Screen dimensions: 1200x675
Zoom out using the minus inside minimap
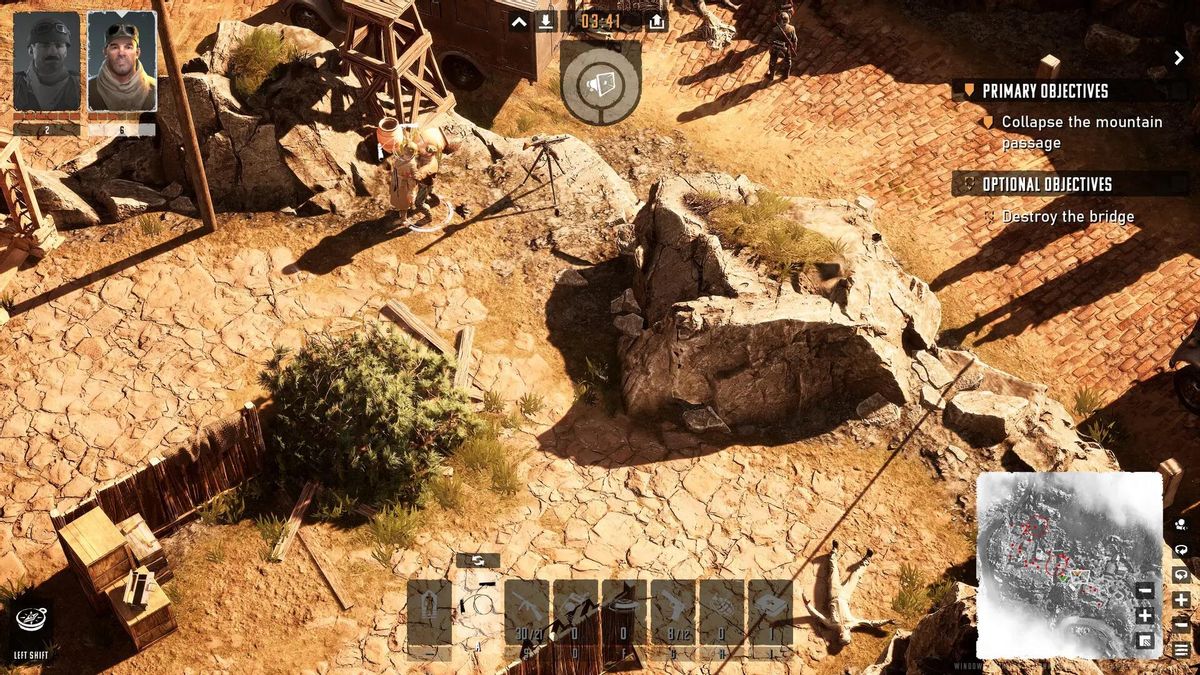(x=1145, y=591)
